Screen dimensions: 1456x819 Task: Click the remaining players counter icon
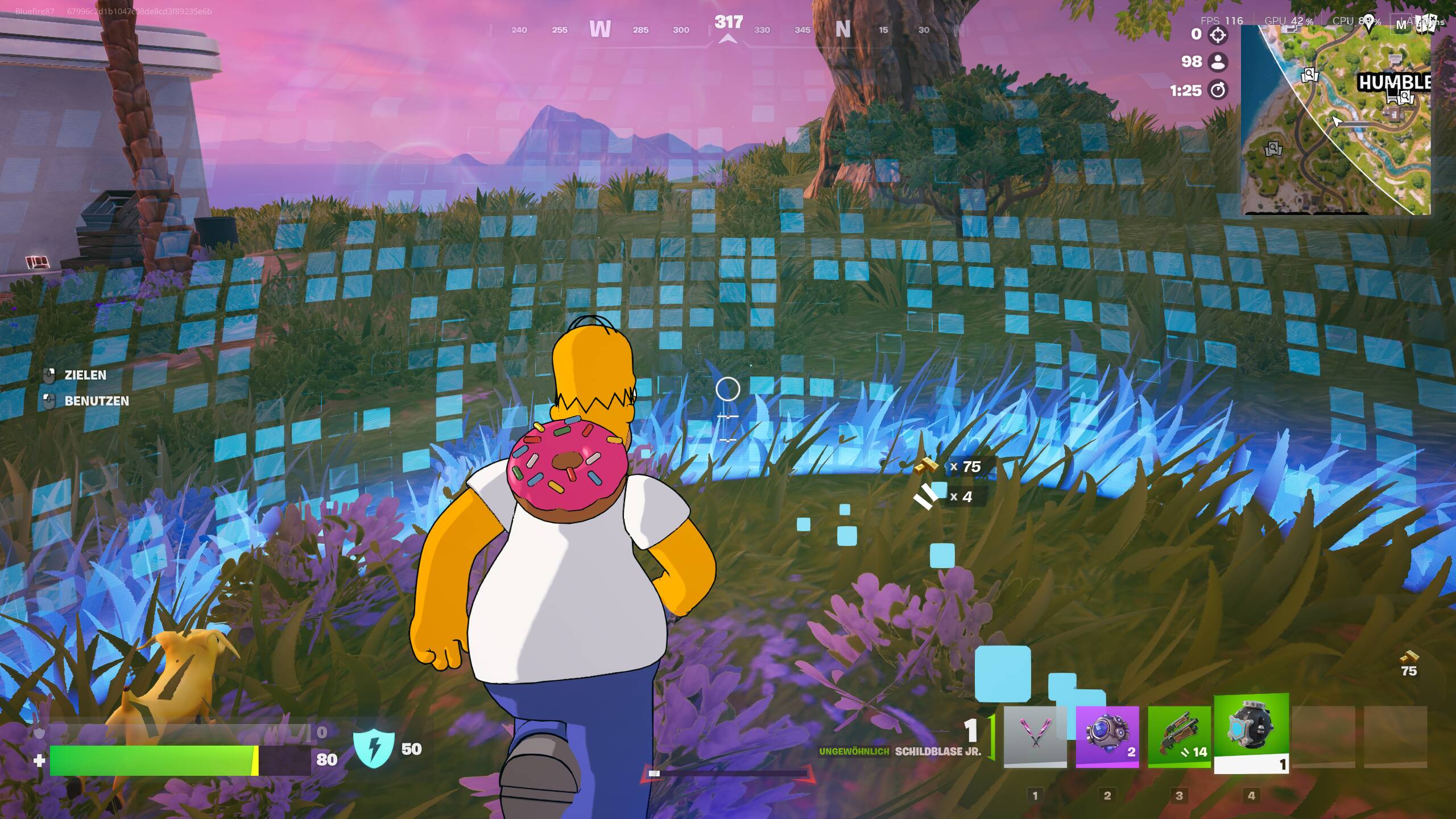[1217, 64]
